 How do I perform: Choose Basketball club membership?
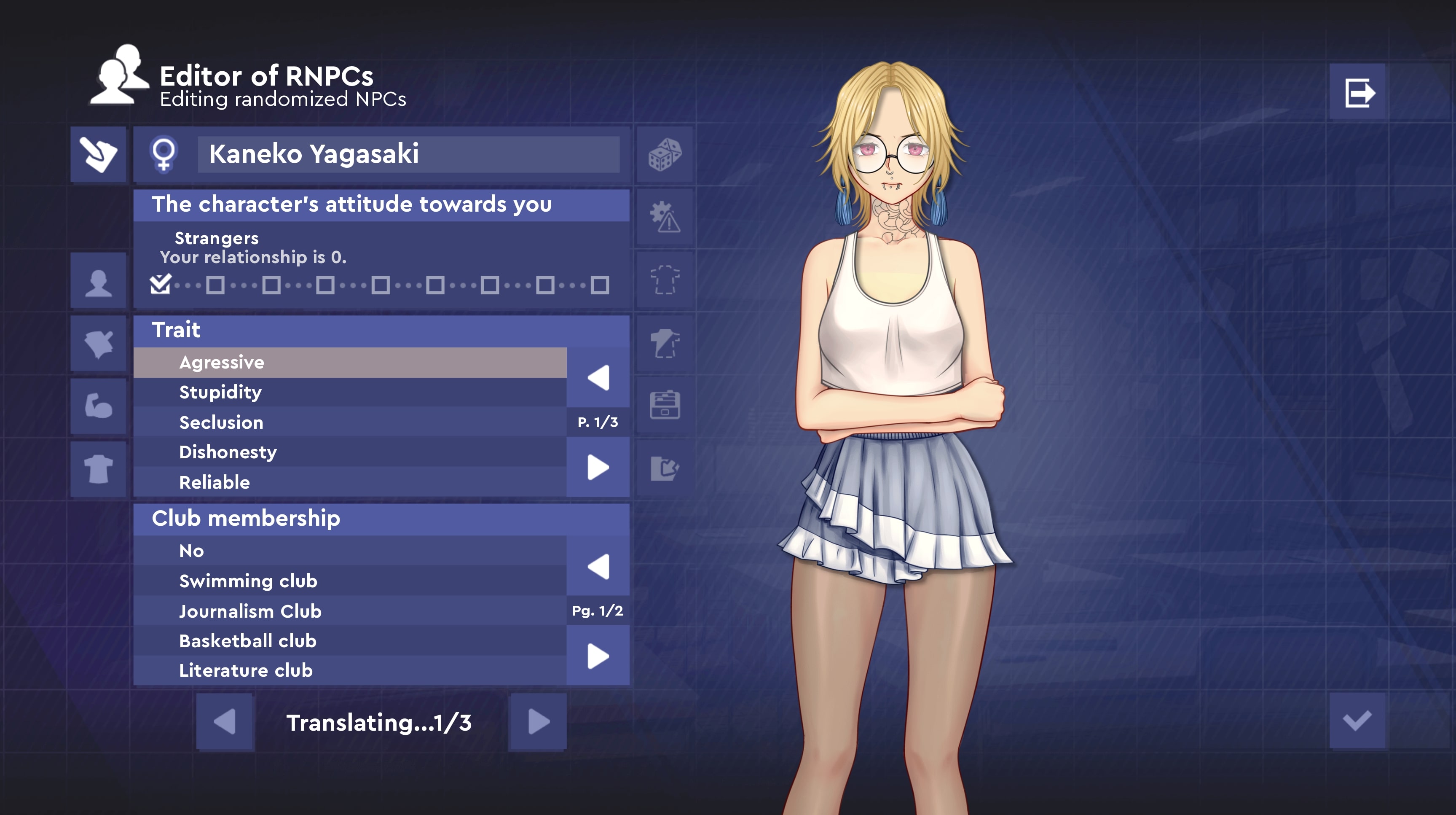pos(350,641)
